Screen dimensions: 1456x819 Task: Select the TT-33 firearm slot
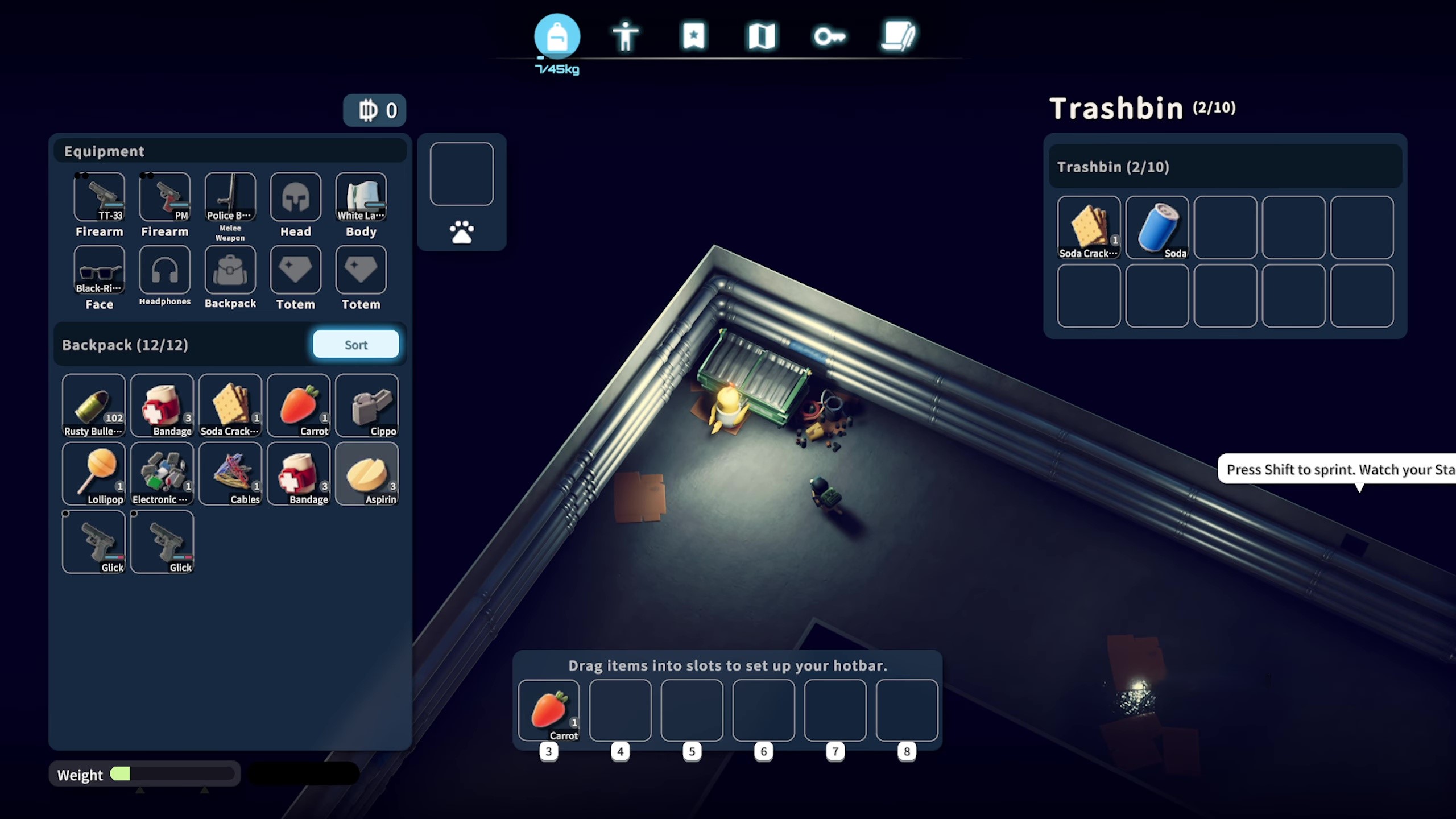[99, 197]
